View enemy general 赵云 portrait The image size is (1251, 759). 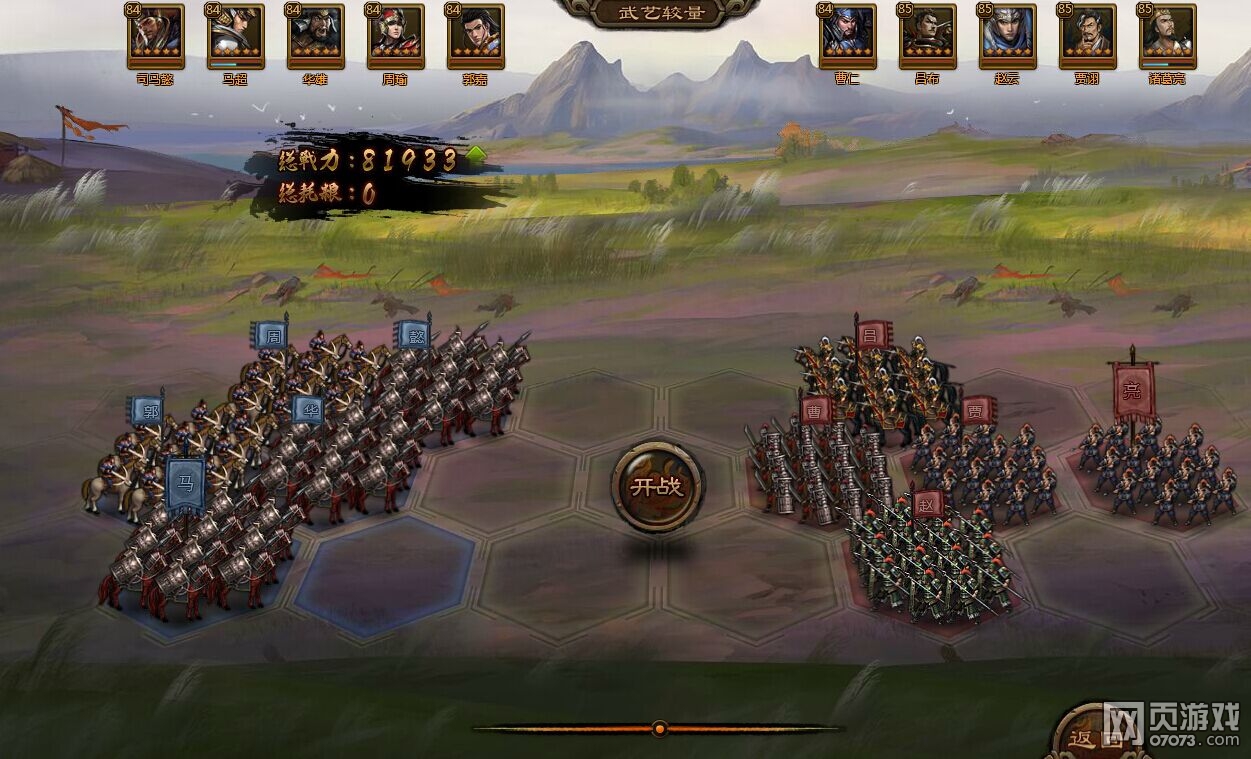click(x=1008, y=36)
